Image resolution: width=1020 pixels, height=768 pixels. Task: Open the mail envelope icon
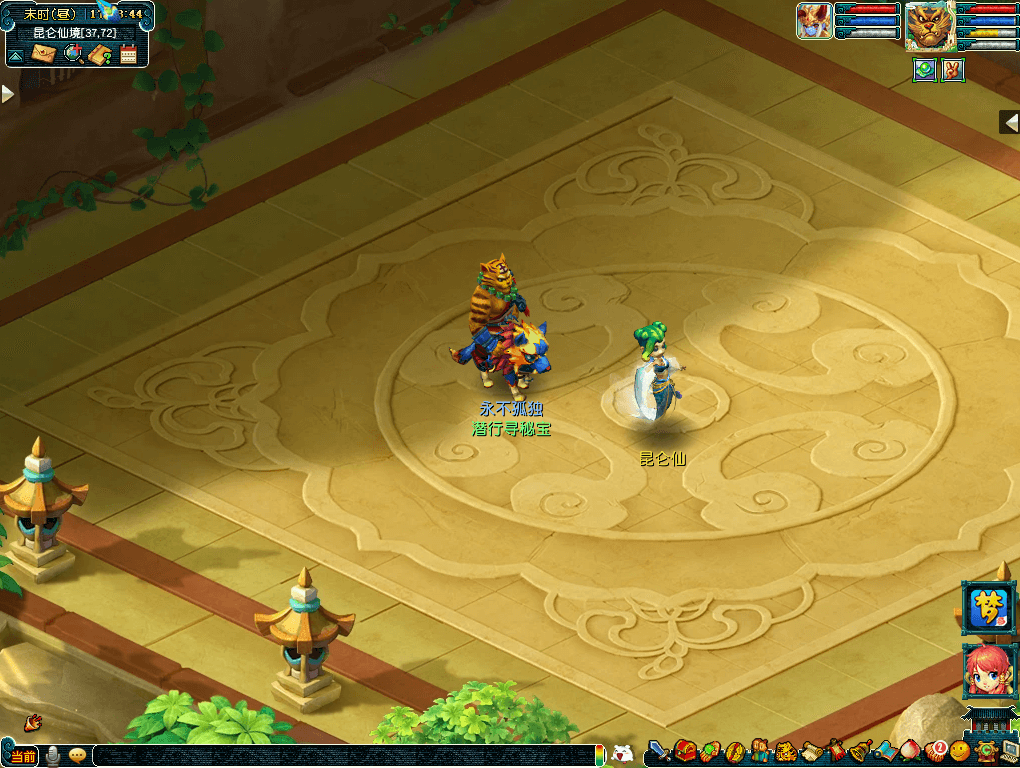[44, 54]
